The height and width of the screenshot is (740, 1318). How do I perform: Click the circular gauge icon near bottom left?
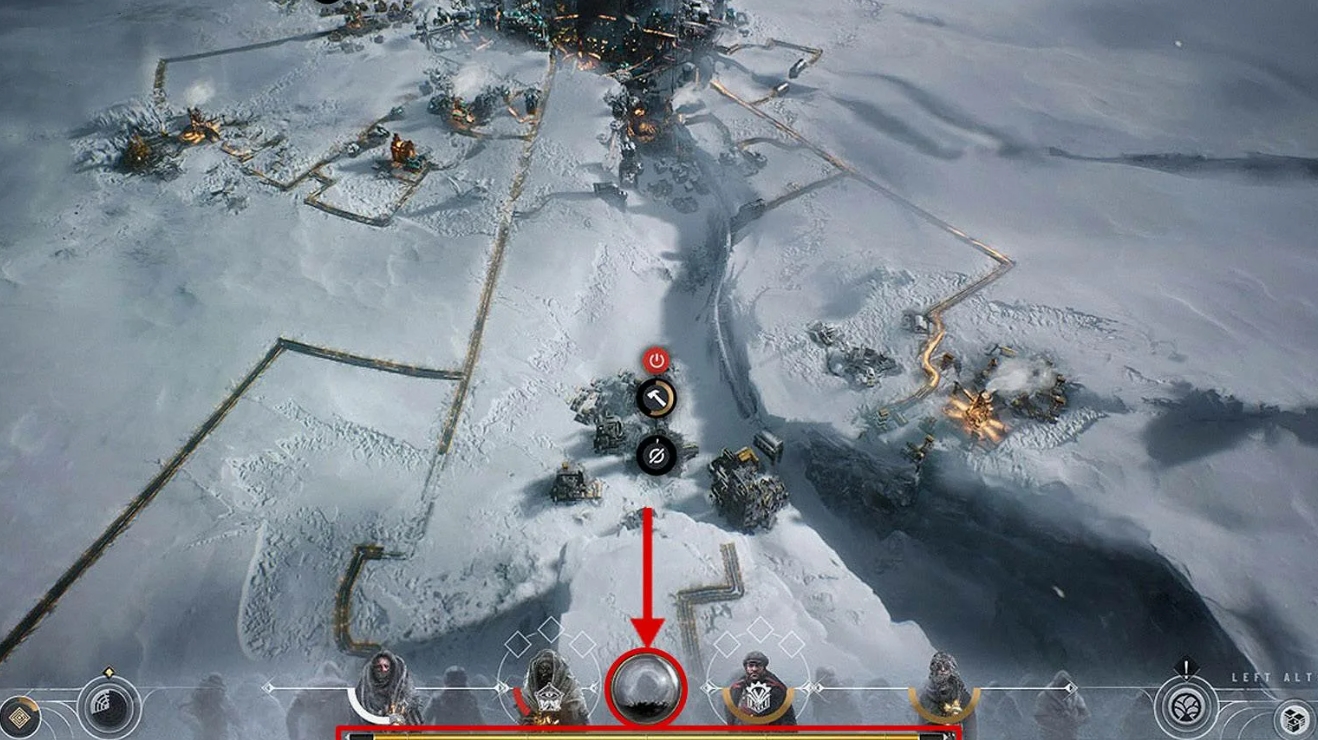coord(108,707)
